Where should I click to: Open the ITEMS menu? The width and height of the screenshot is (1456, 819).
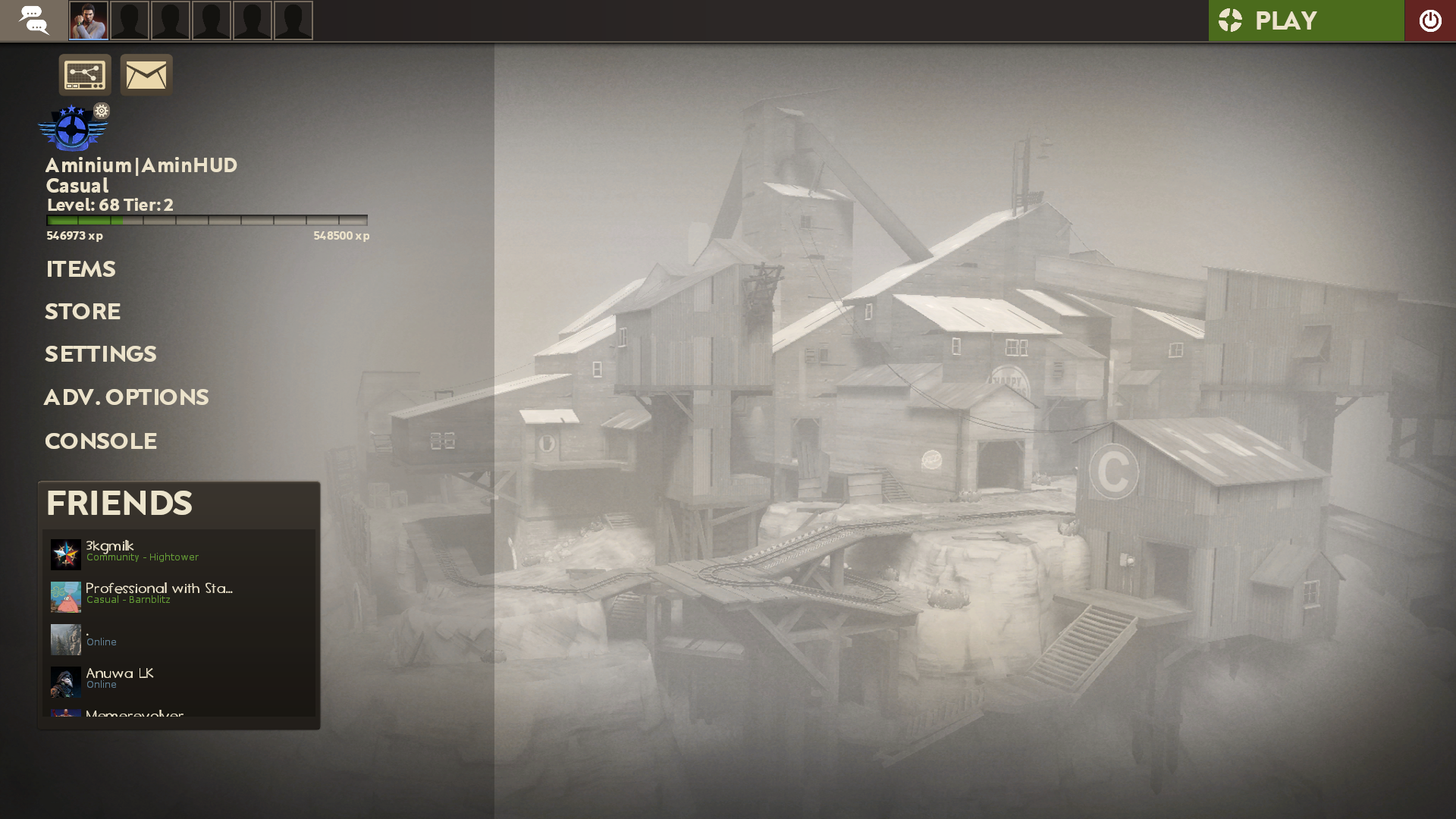point(80,269)
